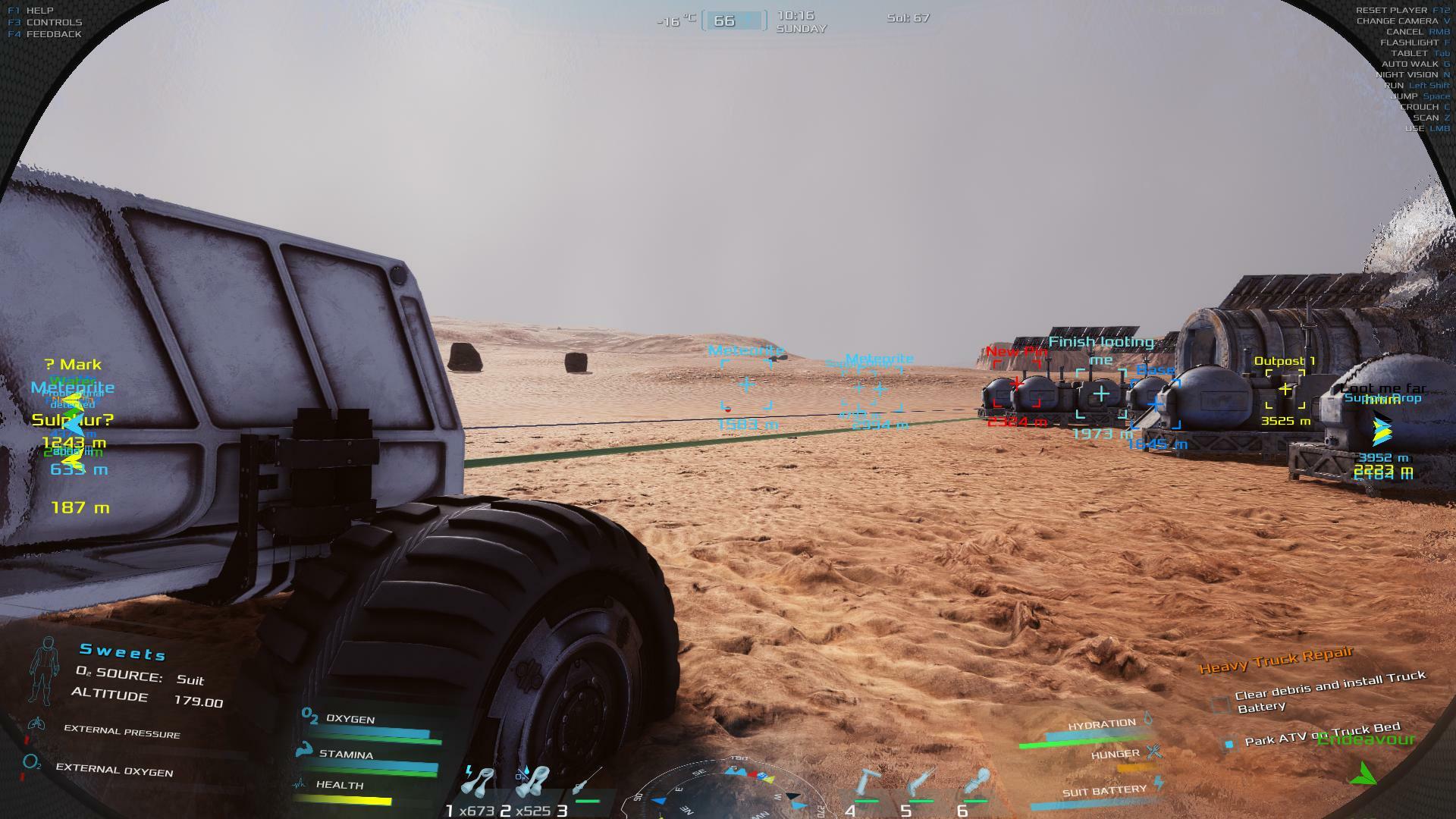The width and height of the screenshot is (1456, 819).
Task: Select the round-headed tool in hotbar slot 6
Action: pos(976,784)
